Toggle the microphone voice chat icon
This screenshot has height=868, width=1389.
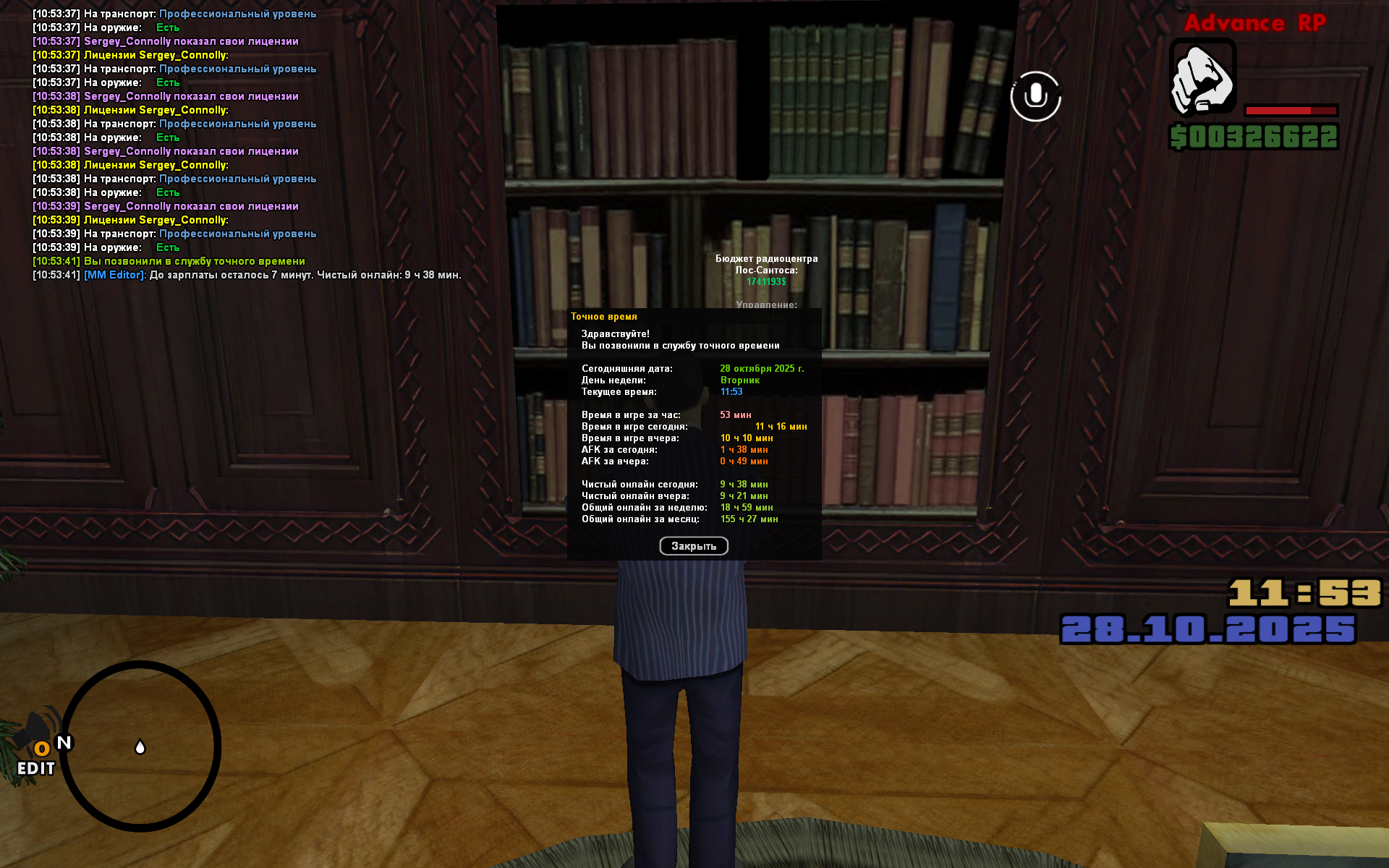[1035, 96]
